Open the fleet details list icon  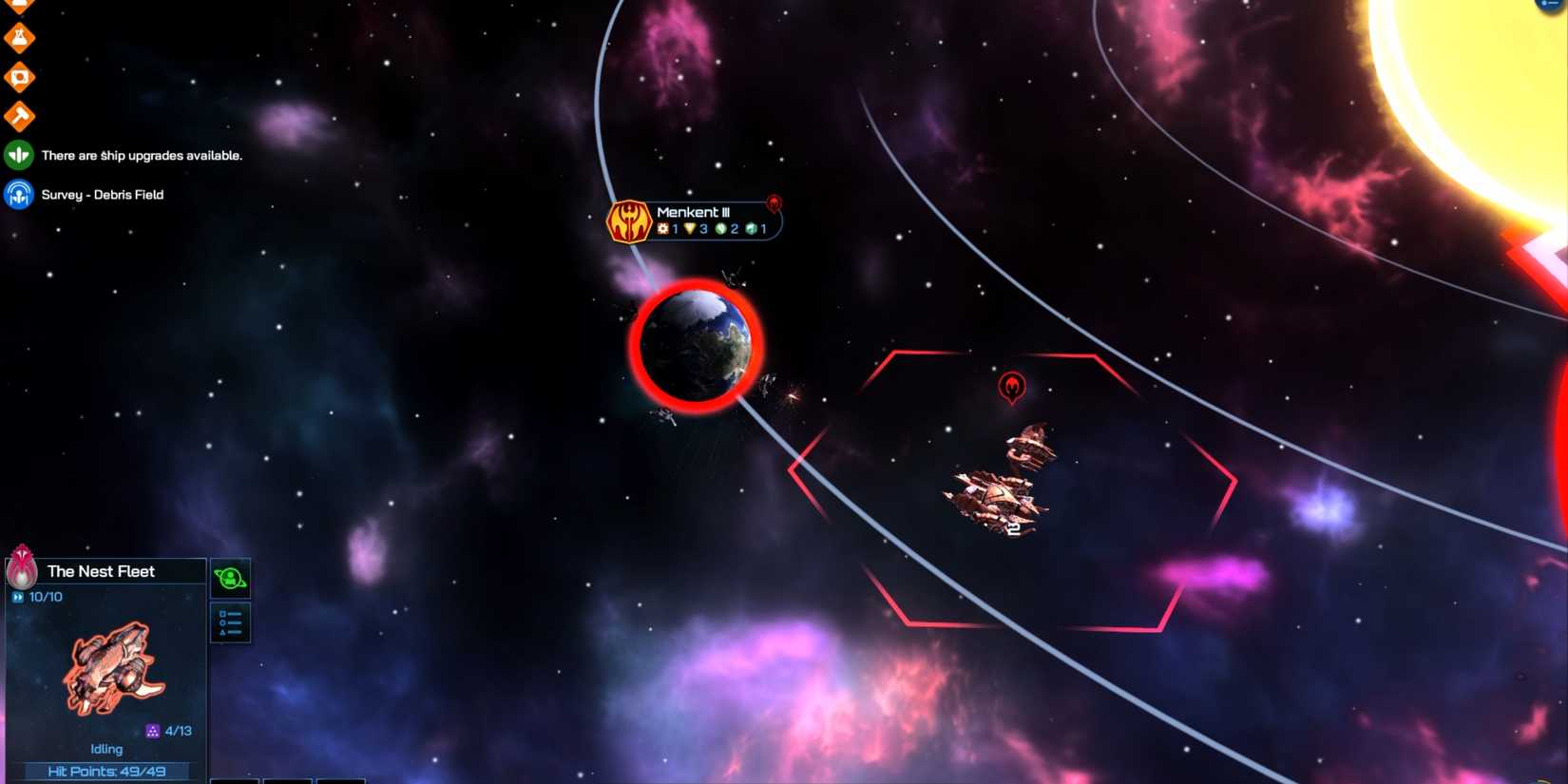tap(230, 621)
